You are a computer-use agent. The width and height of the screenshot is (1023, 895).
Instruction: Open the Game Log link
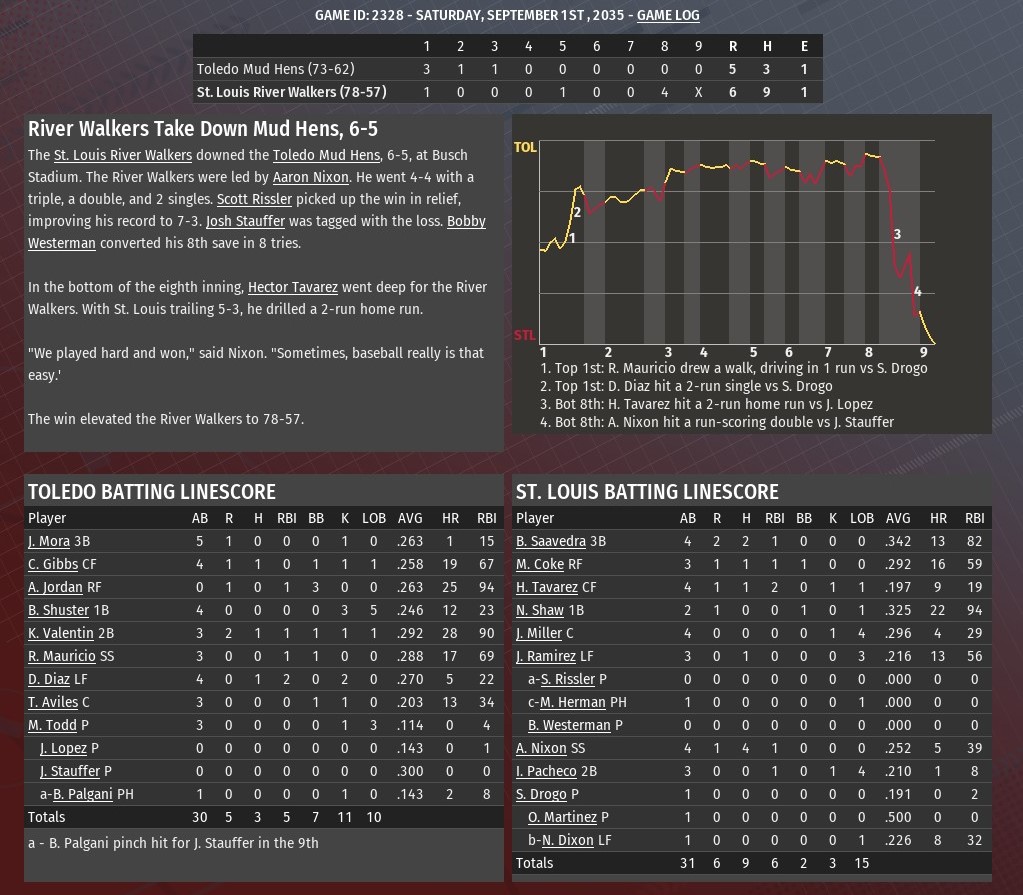click(x=668, y=15)
